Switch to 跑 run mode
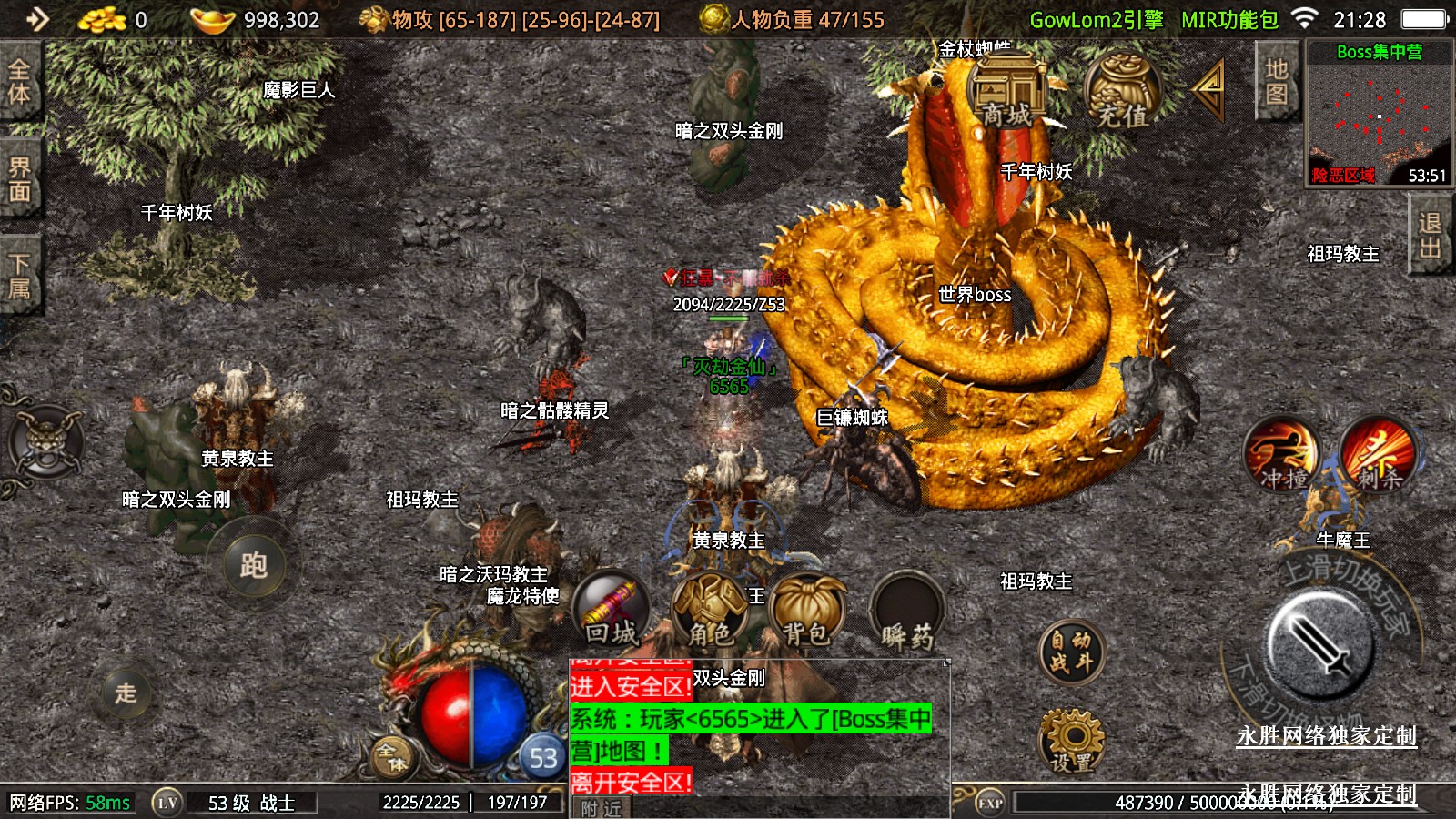The width and height of the screenshot is (1456, 819). coord(254,565)
